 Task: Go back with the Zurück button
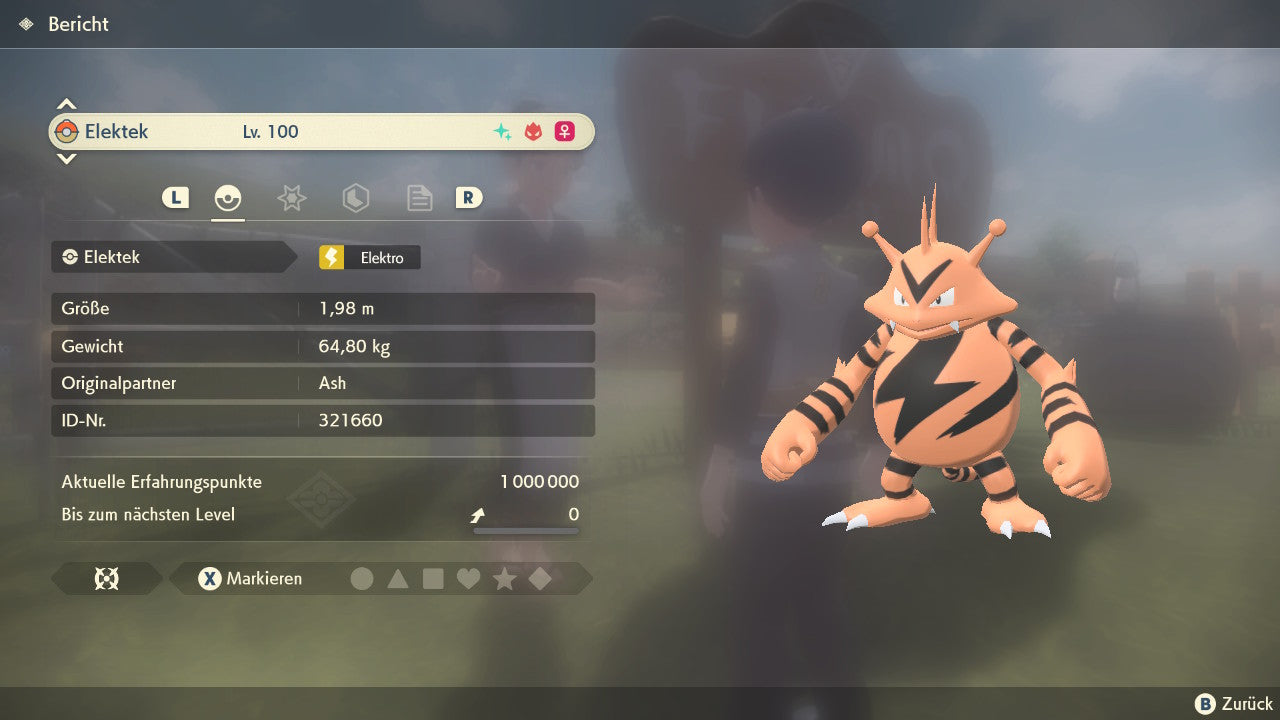(1234, 704)
